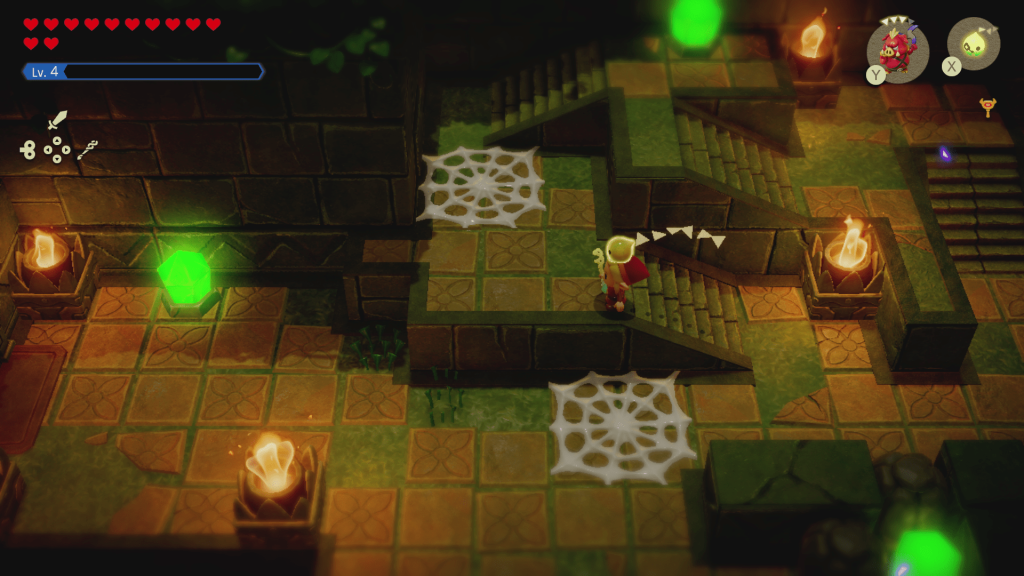Image resolution: width=1024 pixels, height=576 pixels.
Task: Select the Tri Rod staff icon
Action: point(87,150)
